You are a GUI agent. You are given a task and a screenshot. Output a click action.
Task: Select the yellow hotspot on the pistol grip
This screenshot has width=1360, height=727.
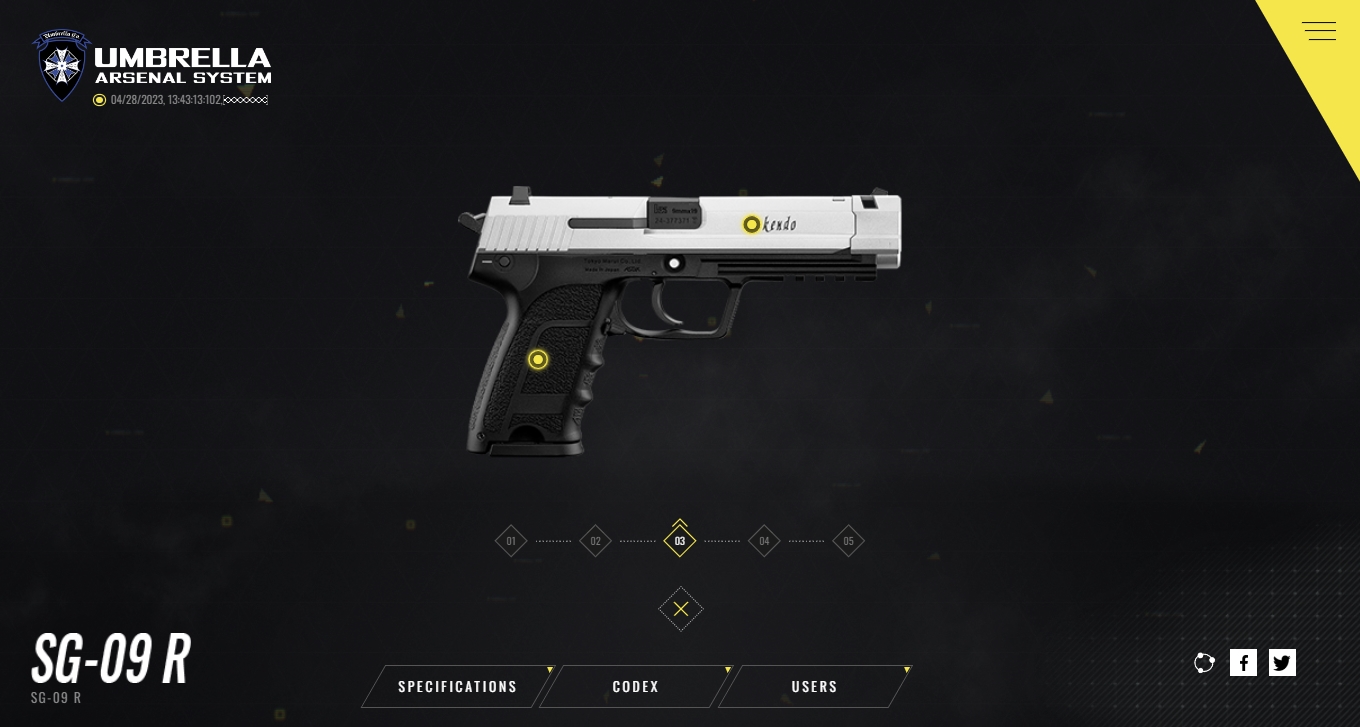[x=538, y=360]
